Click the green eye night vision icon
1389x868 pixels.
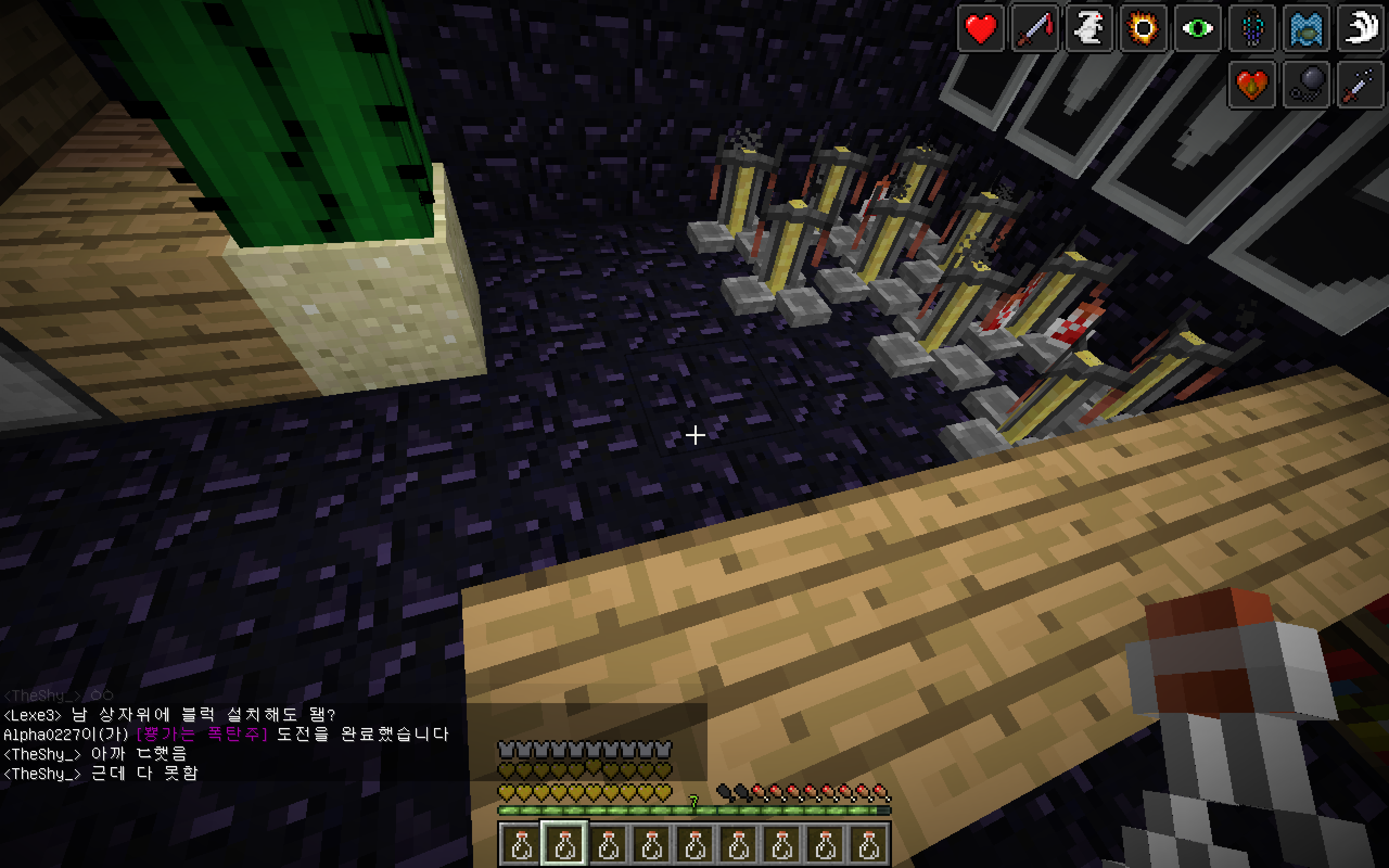click(1197, 29)
